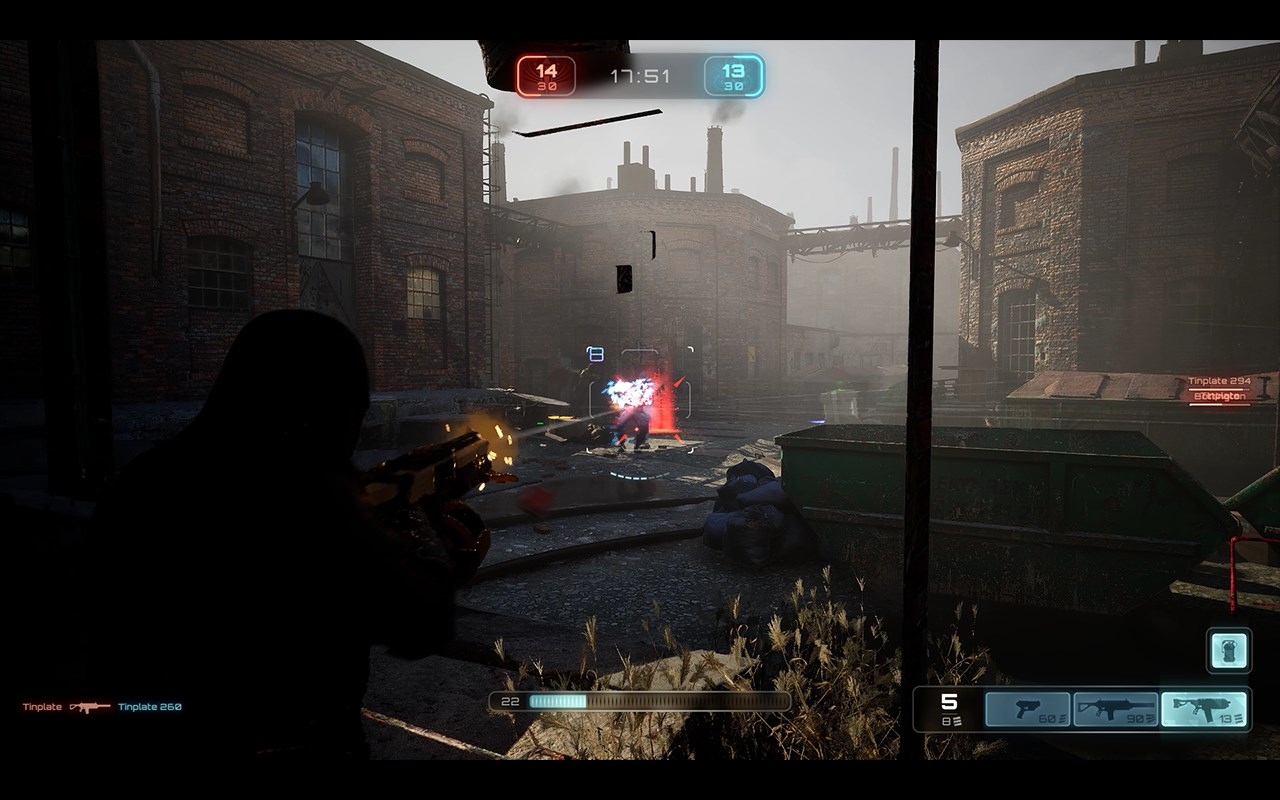Choose the highlighted shotgun weapon slot
1280x800 pixels.
(x=1204, y=709)
